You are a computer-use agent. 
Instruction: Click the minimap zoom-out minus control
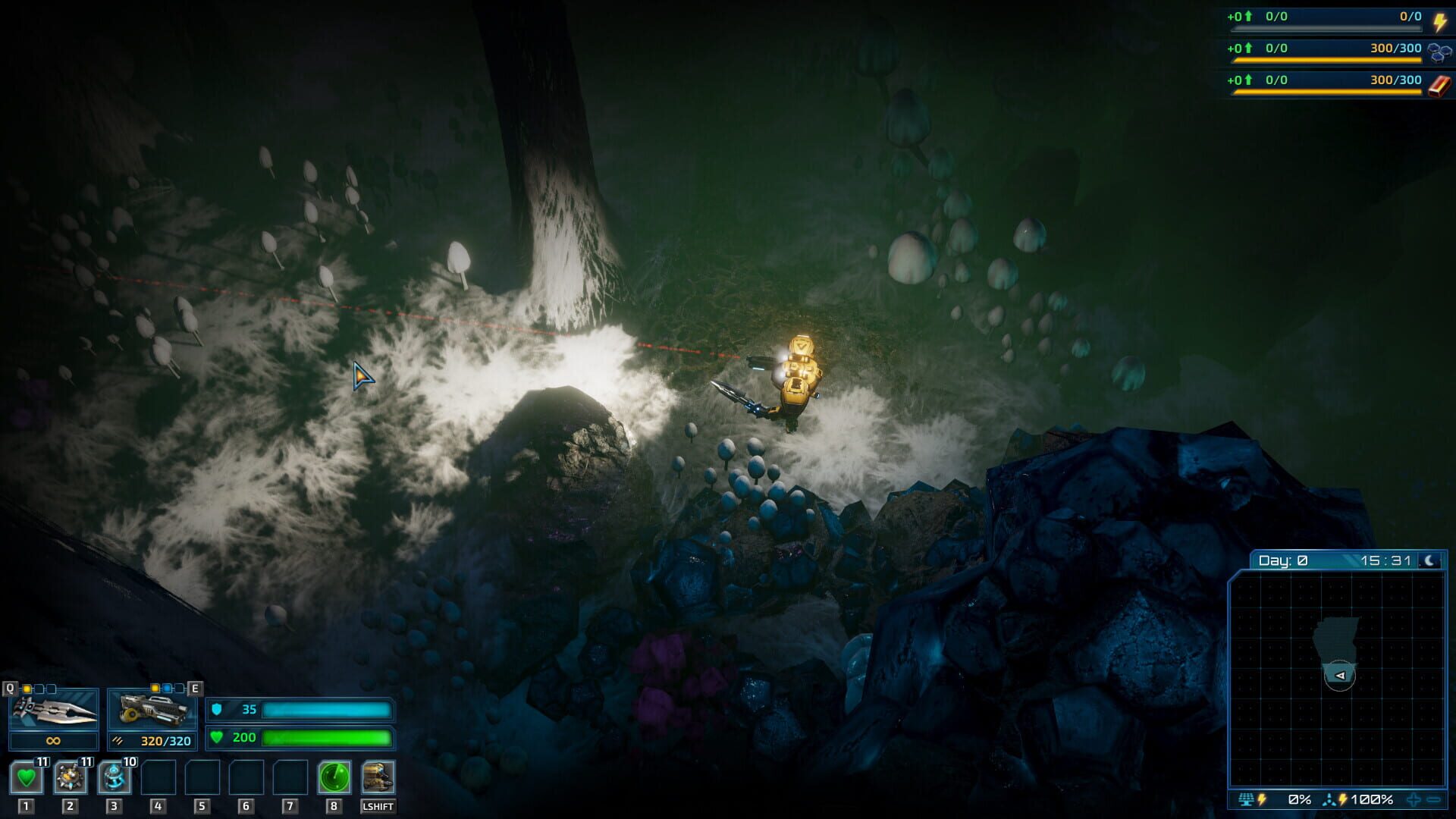click(x=1433, y=799)
